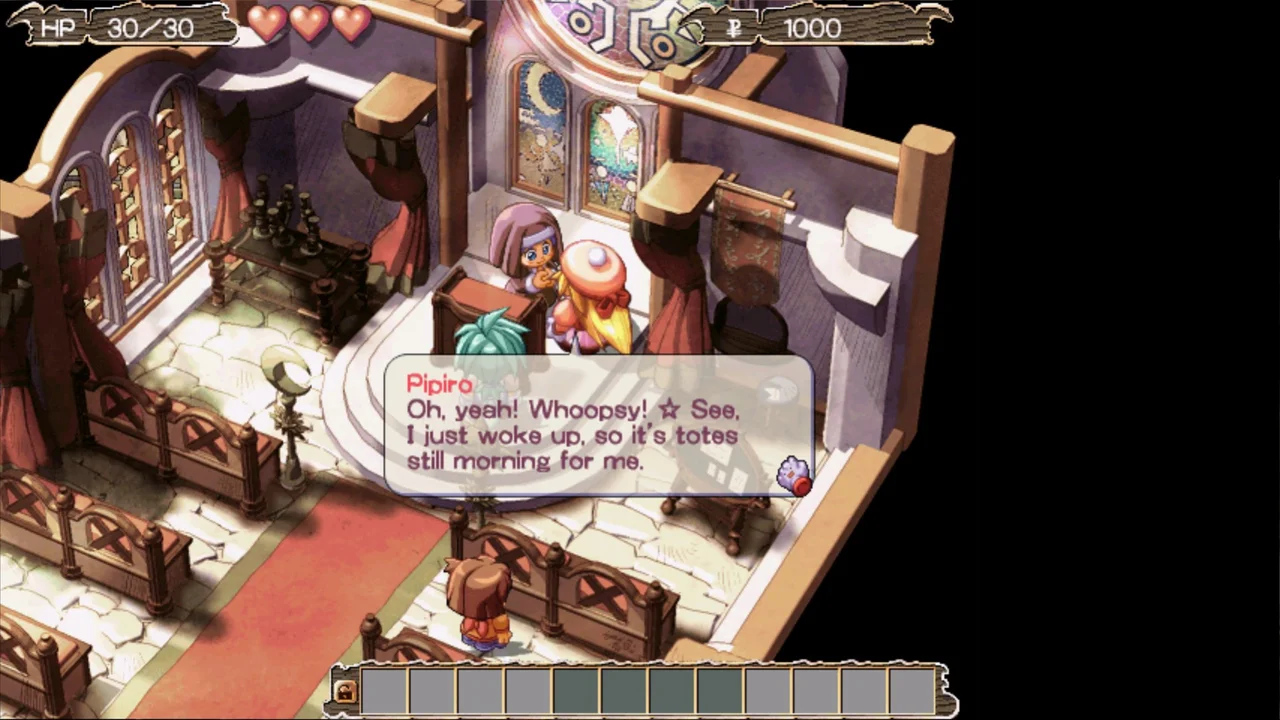
Task: Click the currency symbol beside the 1000 total
Action: click(x=733, y=28)
